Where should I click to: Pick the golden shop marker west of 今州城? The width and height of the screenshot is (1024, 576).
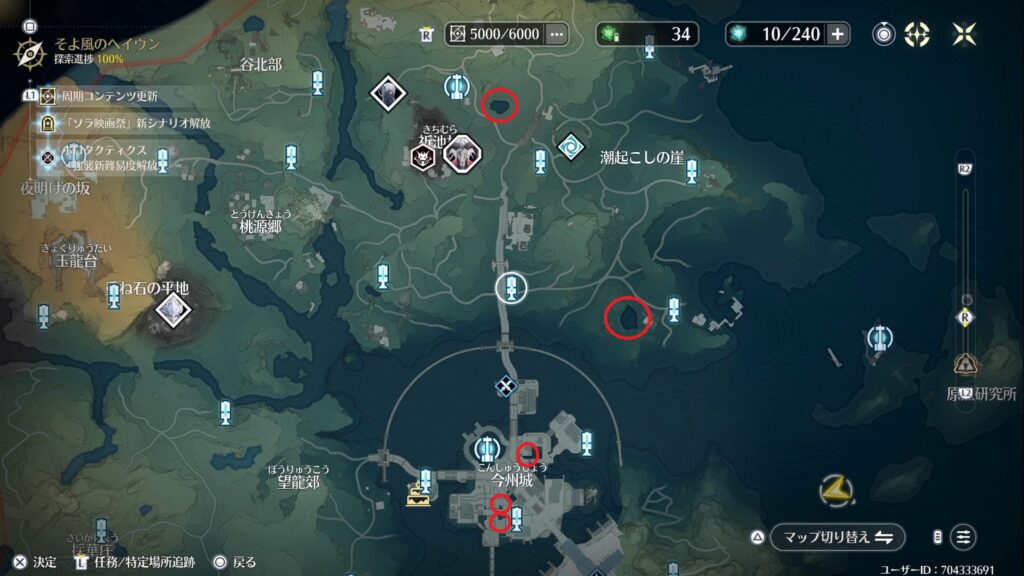click(x=417, y=494)
